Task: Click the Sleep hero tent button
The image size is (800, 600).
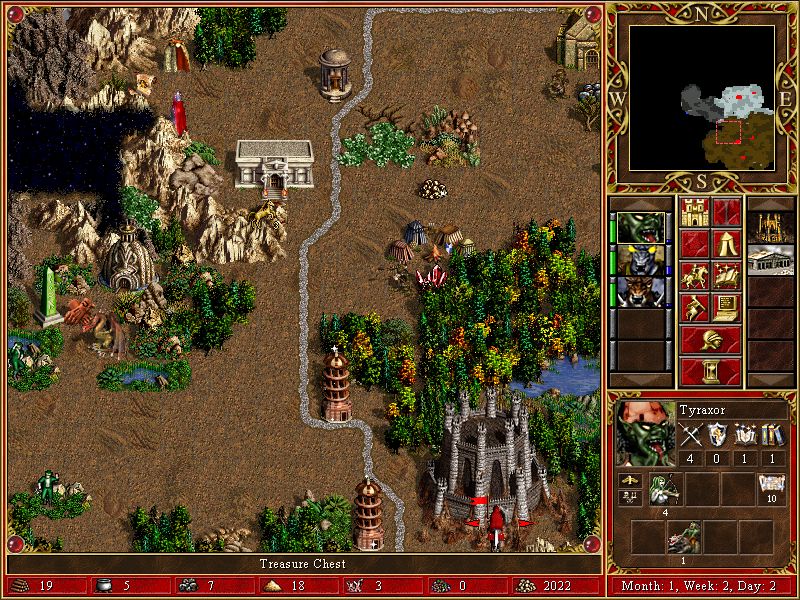Action: pyautogui.click(x=727, y=243)
